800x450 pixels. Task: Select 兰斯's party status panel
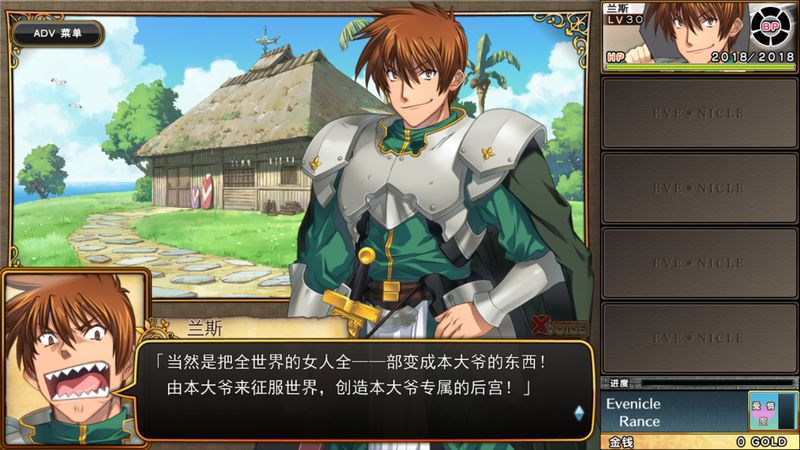coord(700,36)
